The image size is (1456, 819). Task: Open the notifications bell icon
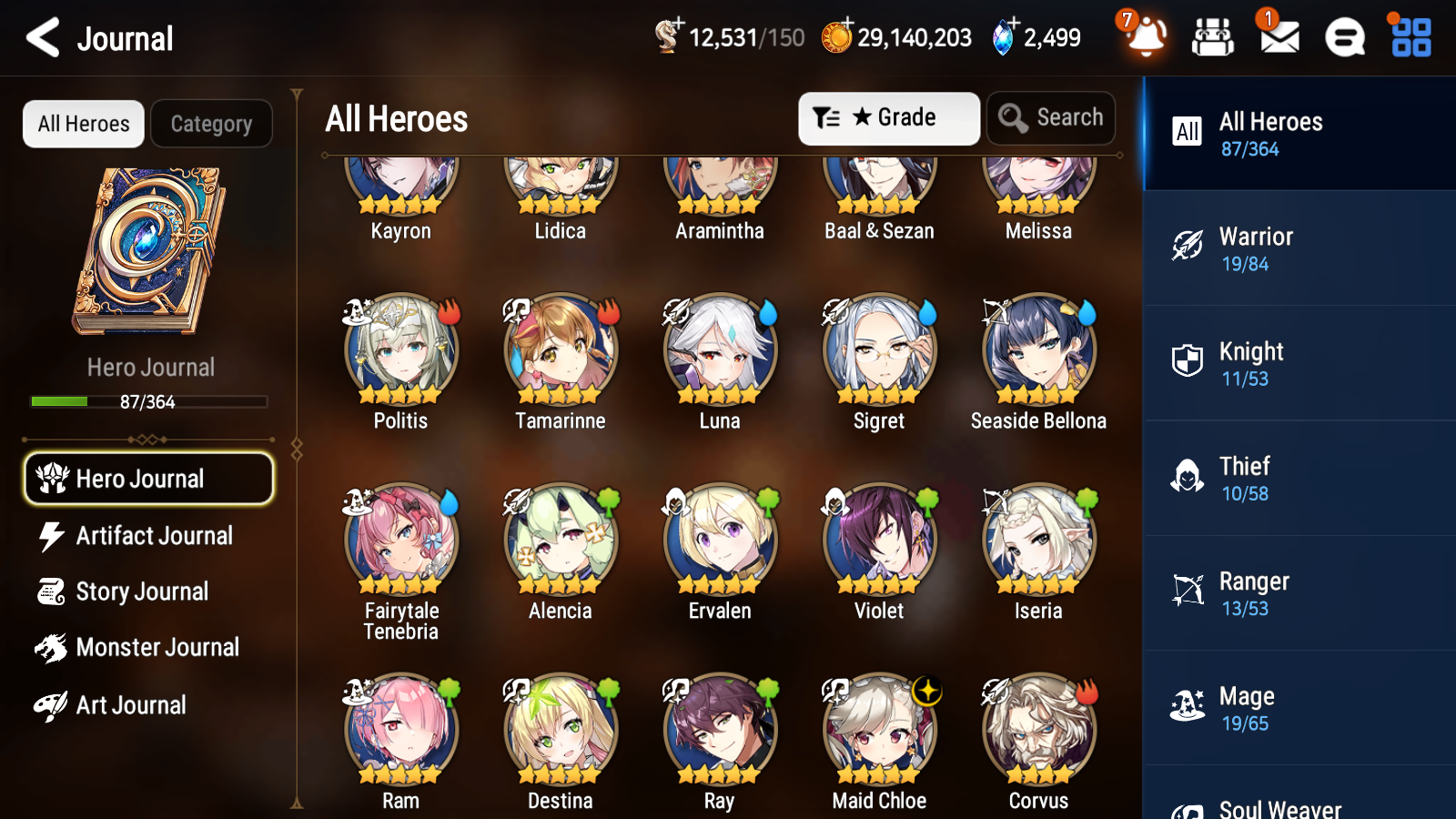coord(1146,38)
